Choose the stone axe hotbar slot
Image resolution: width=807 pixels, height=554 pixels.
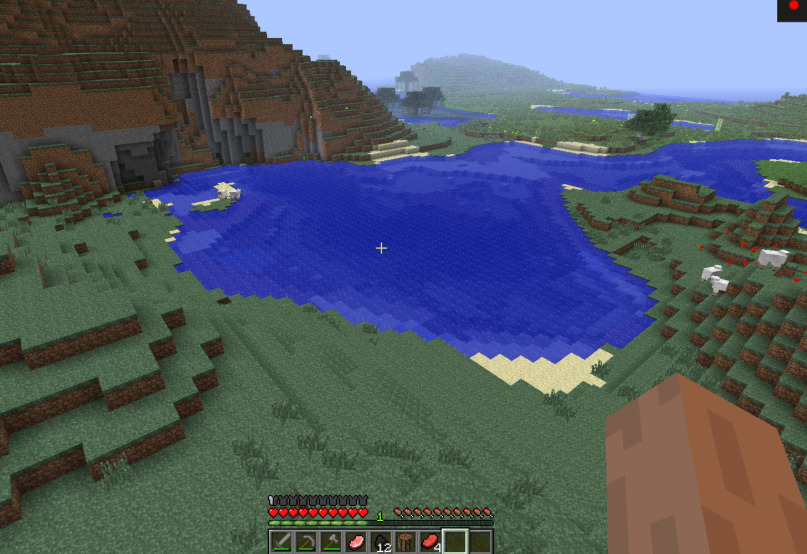point(331,542)
